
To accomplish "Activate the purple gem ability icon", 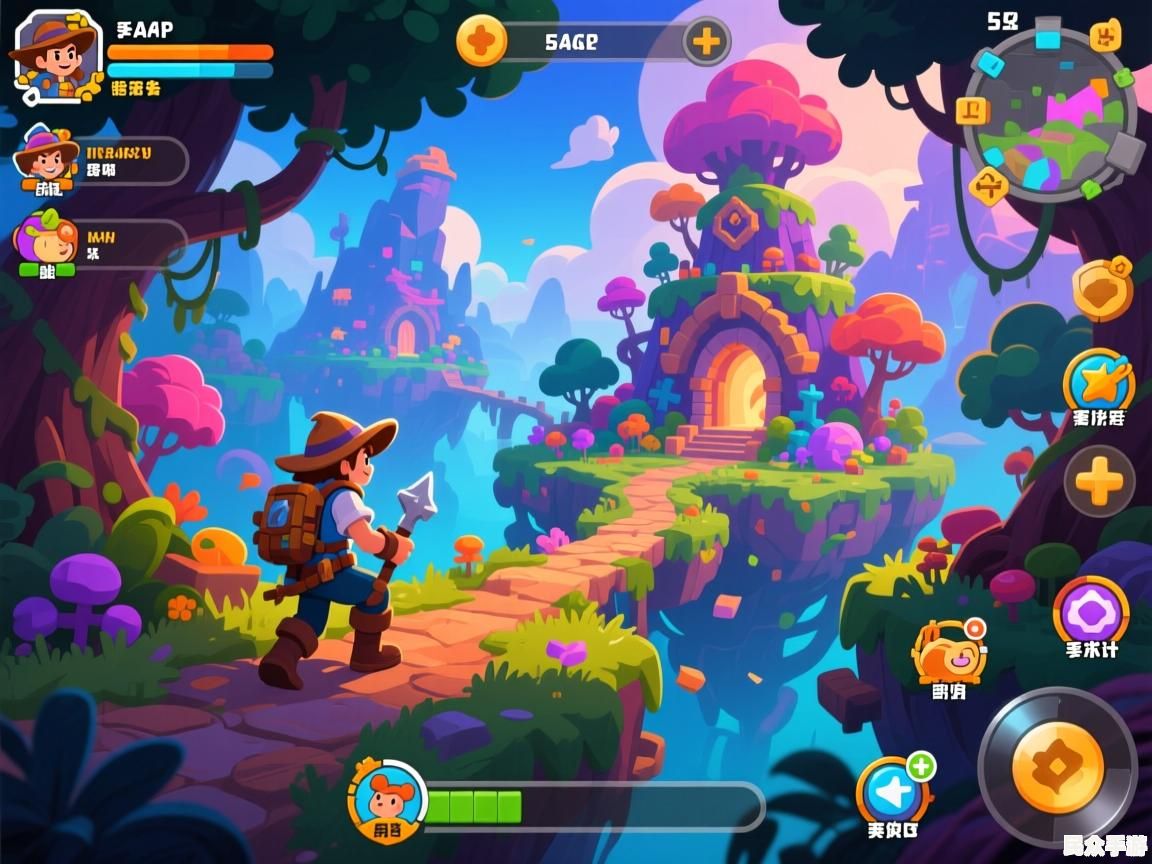I will point(1091,610).
